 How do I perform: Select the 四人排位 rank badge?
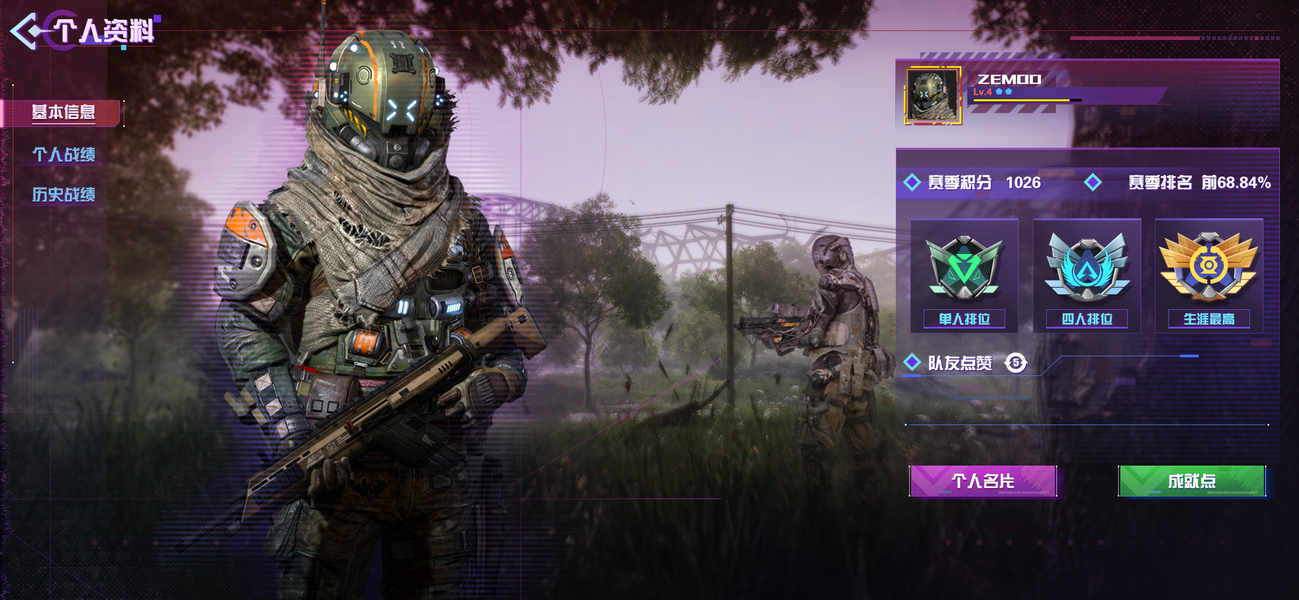[x=1086, y=275]
